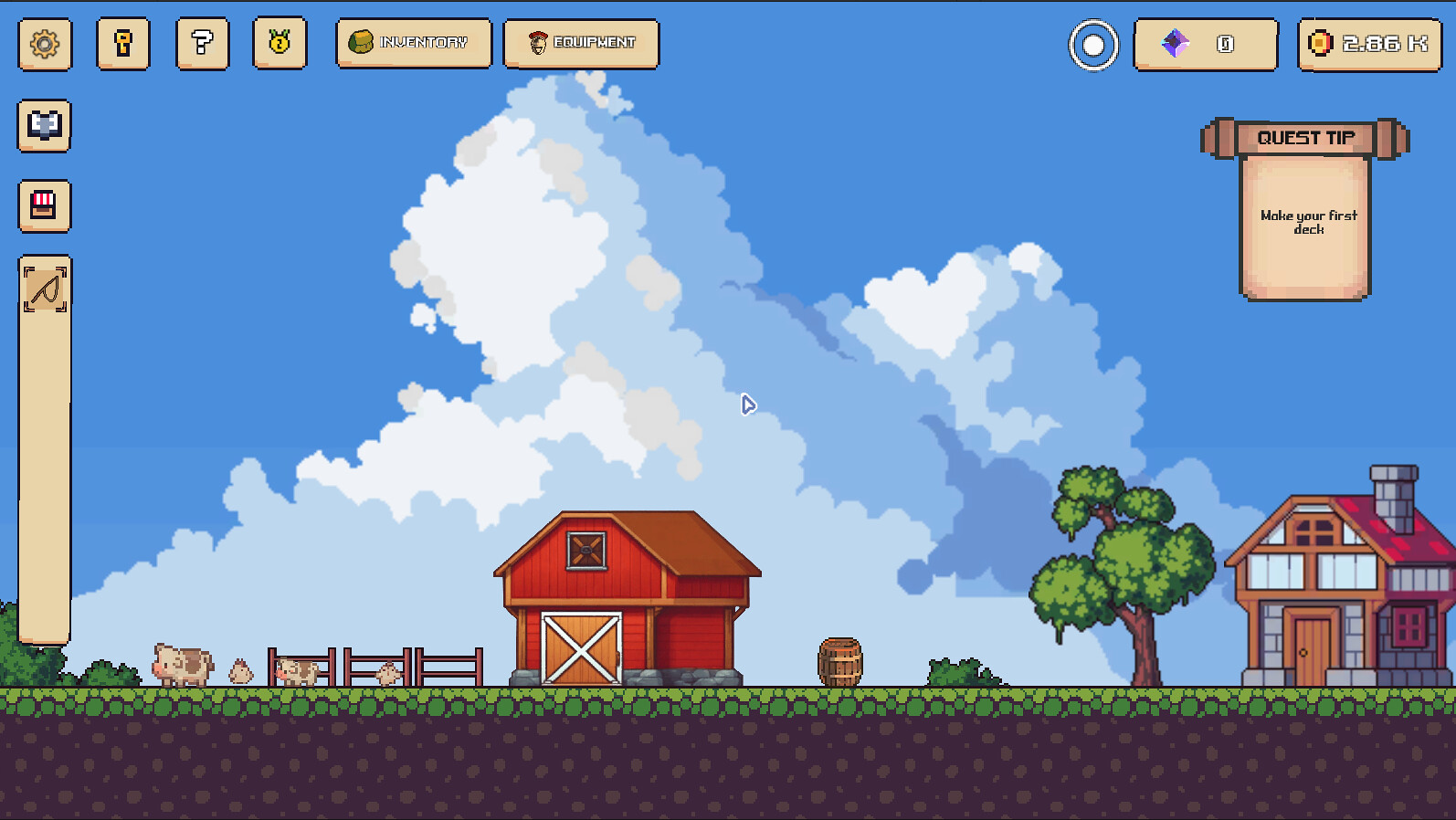The width and height of the screenshot is (1456, 820).
Task: Open the settings gear menu
Action: (x=43, y=44)
